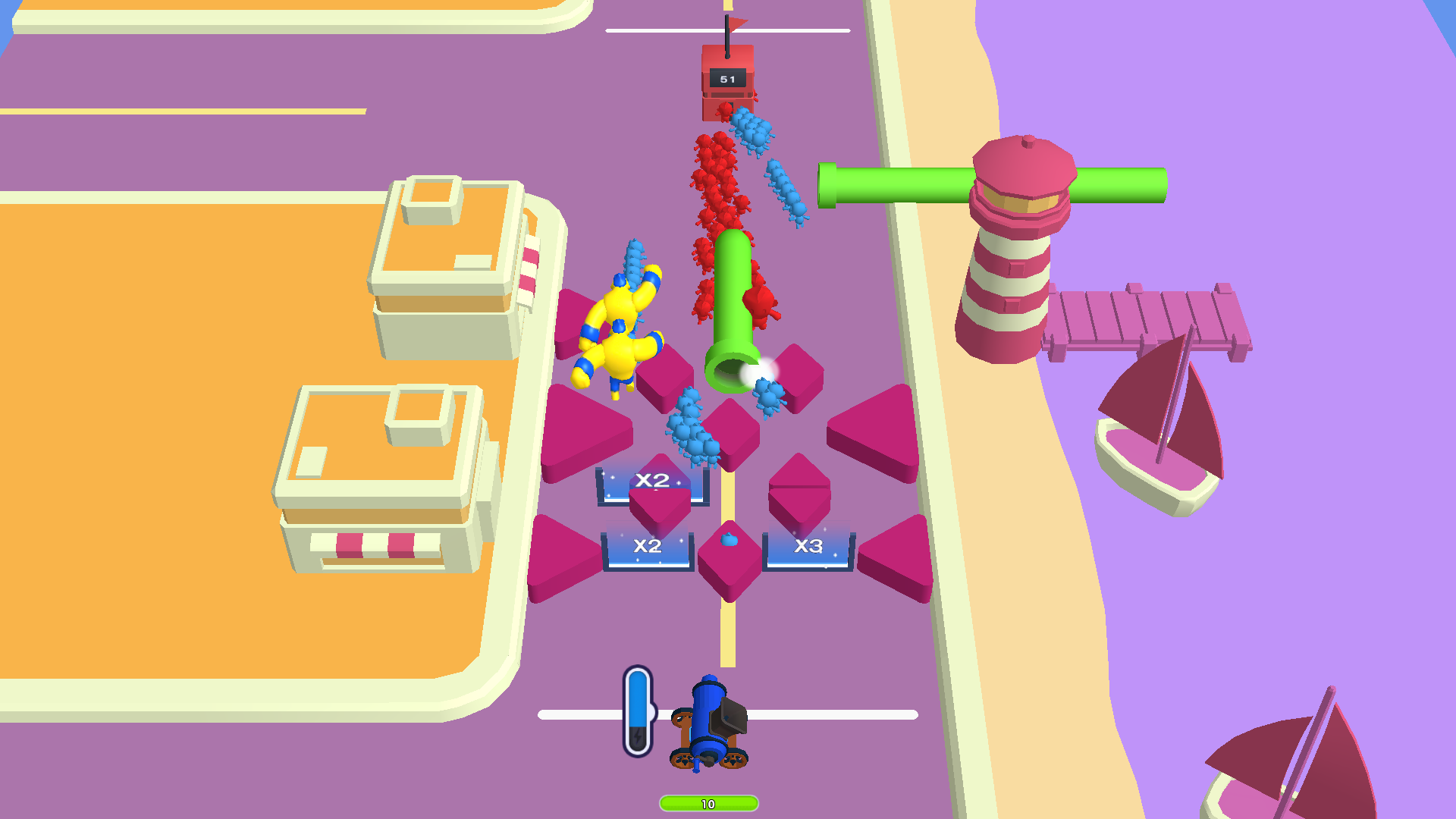
Task: Click the counter showing 51
Action: coord(726,78)
